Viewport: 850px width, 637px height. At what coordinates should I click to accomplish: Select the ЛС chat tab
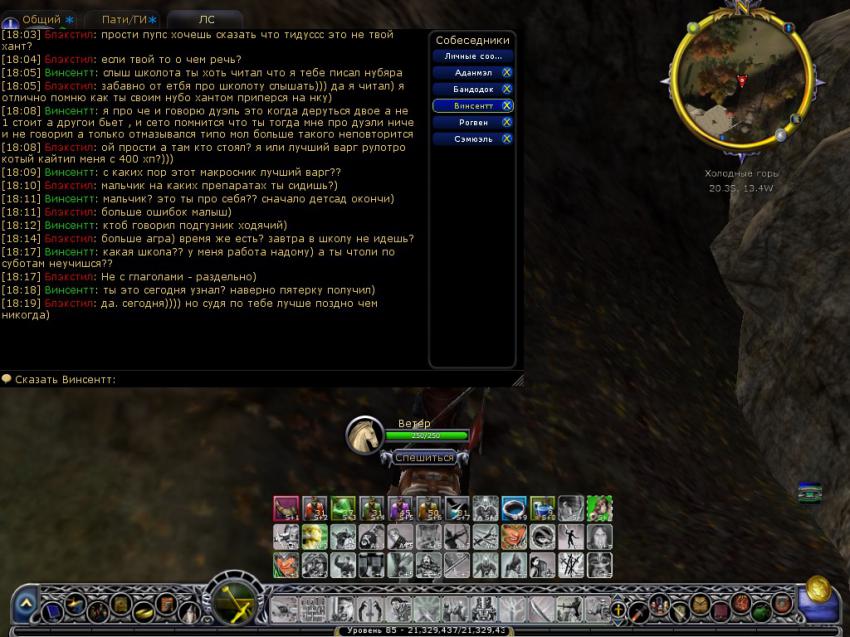(x=206, y=19)
